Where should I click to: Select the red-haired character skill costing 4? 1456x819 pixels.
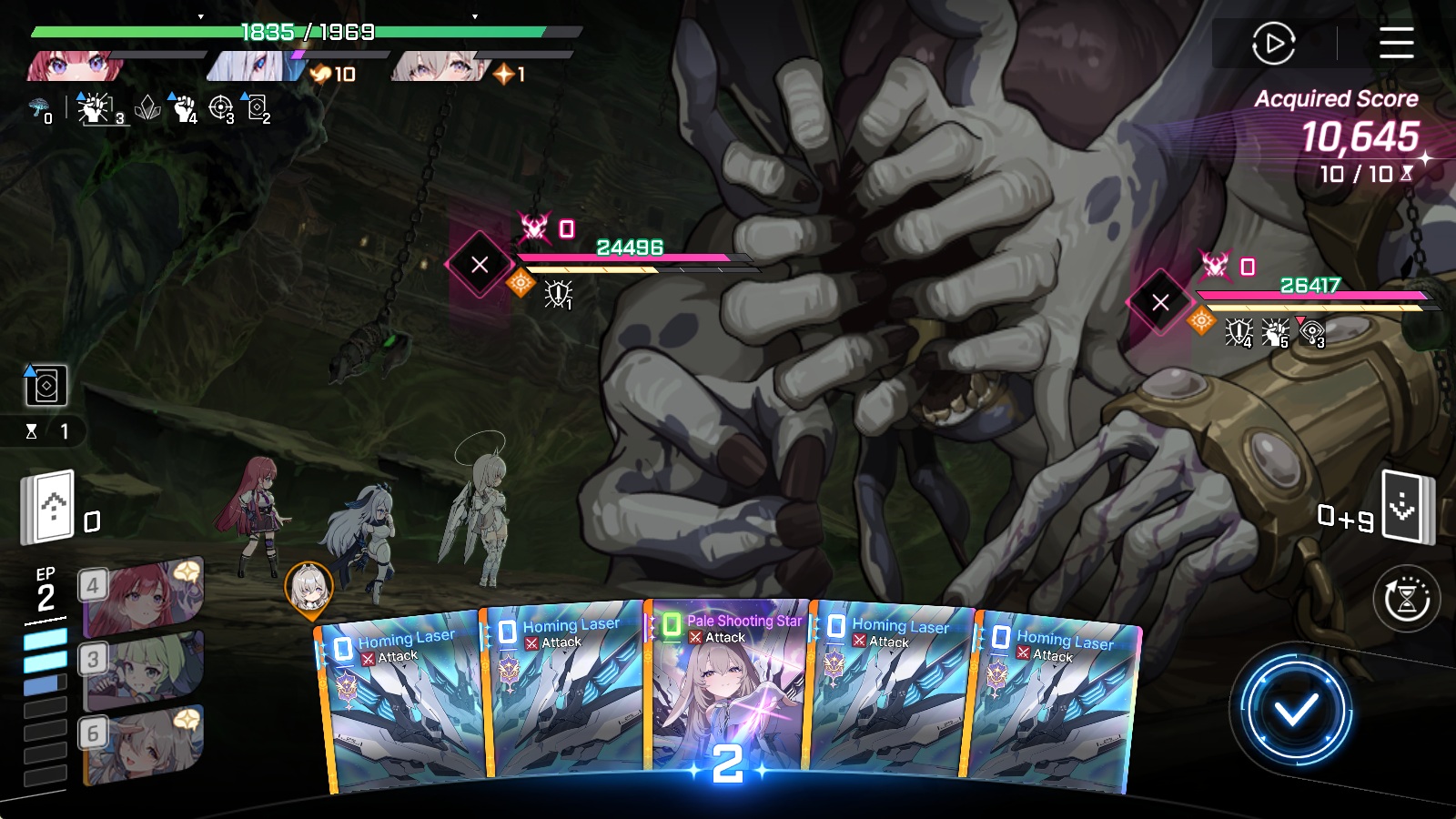(x=143, y=597)
